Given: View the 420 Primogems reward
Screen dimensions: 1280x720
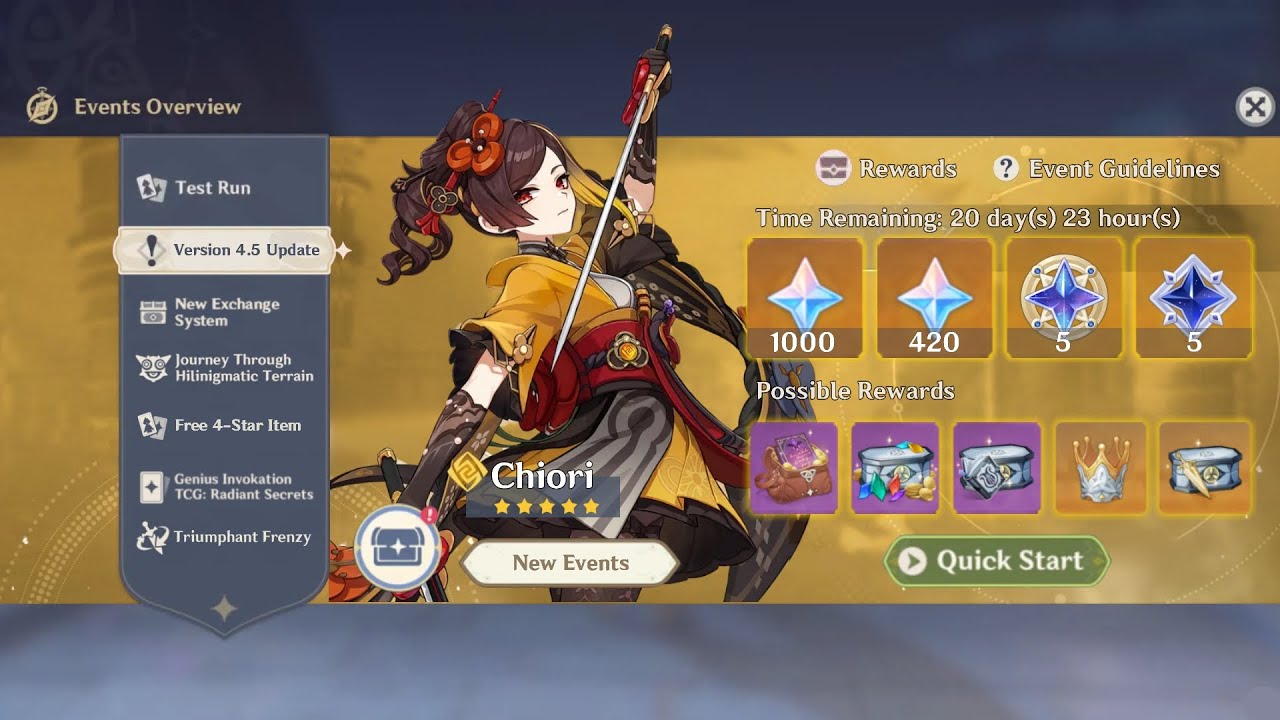Looking at the screenshot, I should pos(934,298).
